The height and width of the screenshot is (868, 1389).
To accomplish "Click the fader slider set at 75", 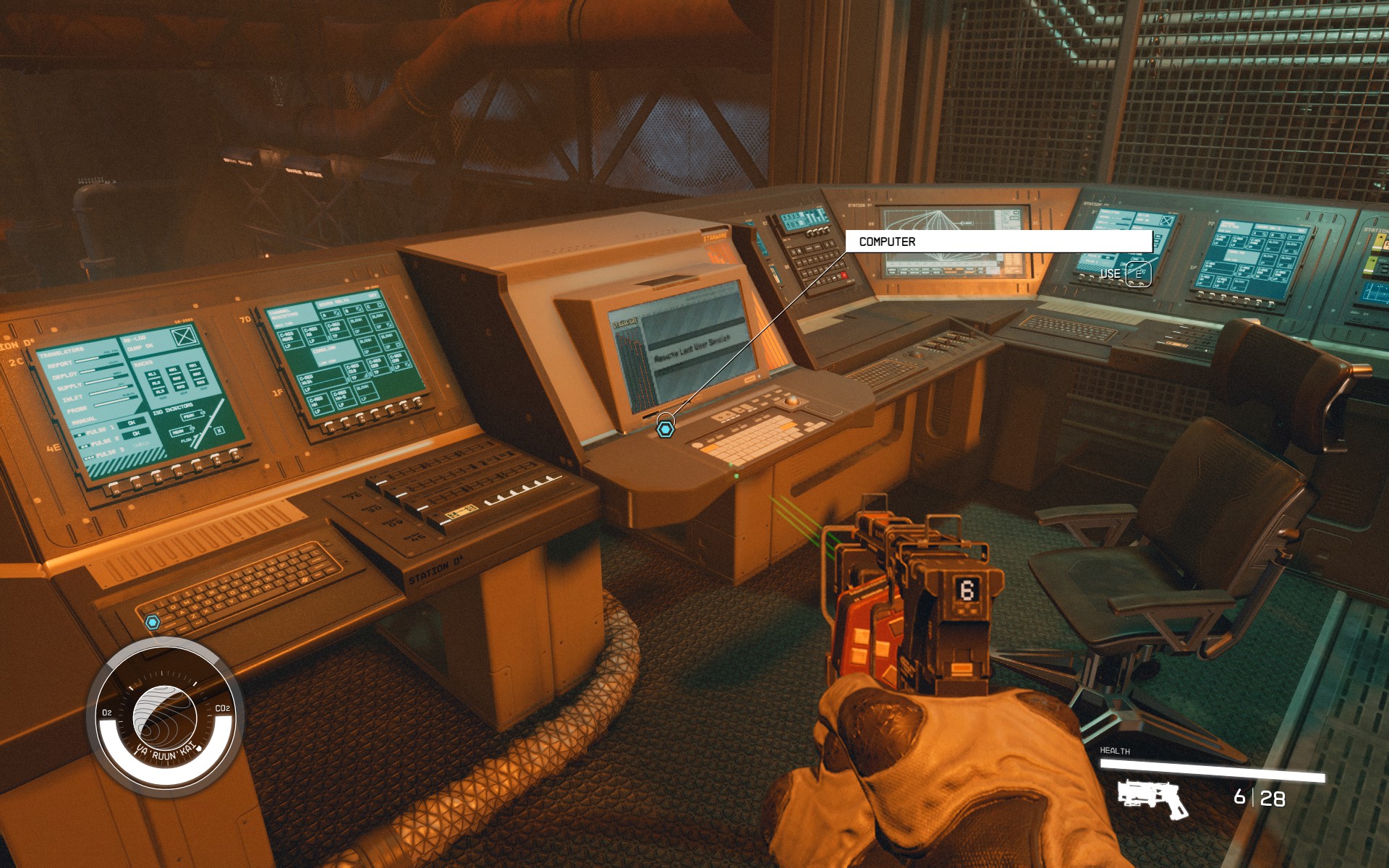I will pos(381,482).
